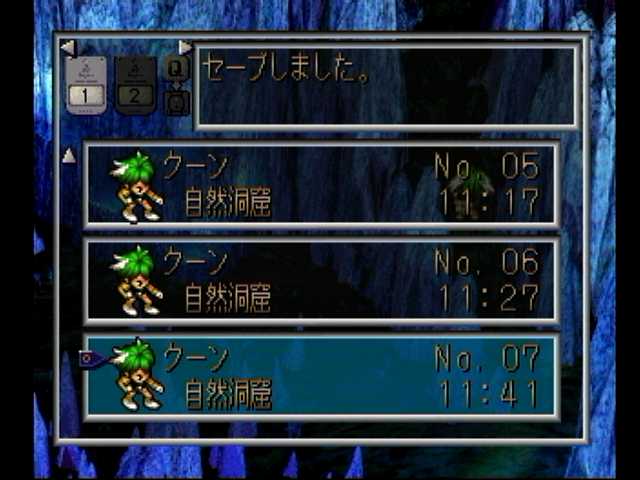Choose the Q quick save icon
Screen dimensions: 640x480
point(176,68)
